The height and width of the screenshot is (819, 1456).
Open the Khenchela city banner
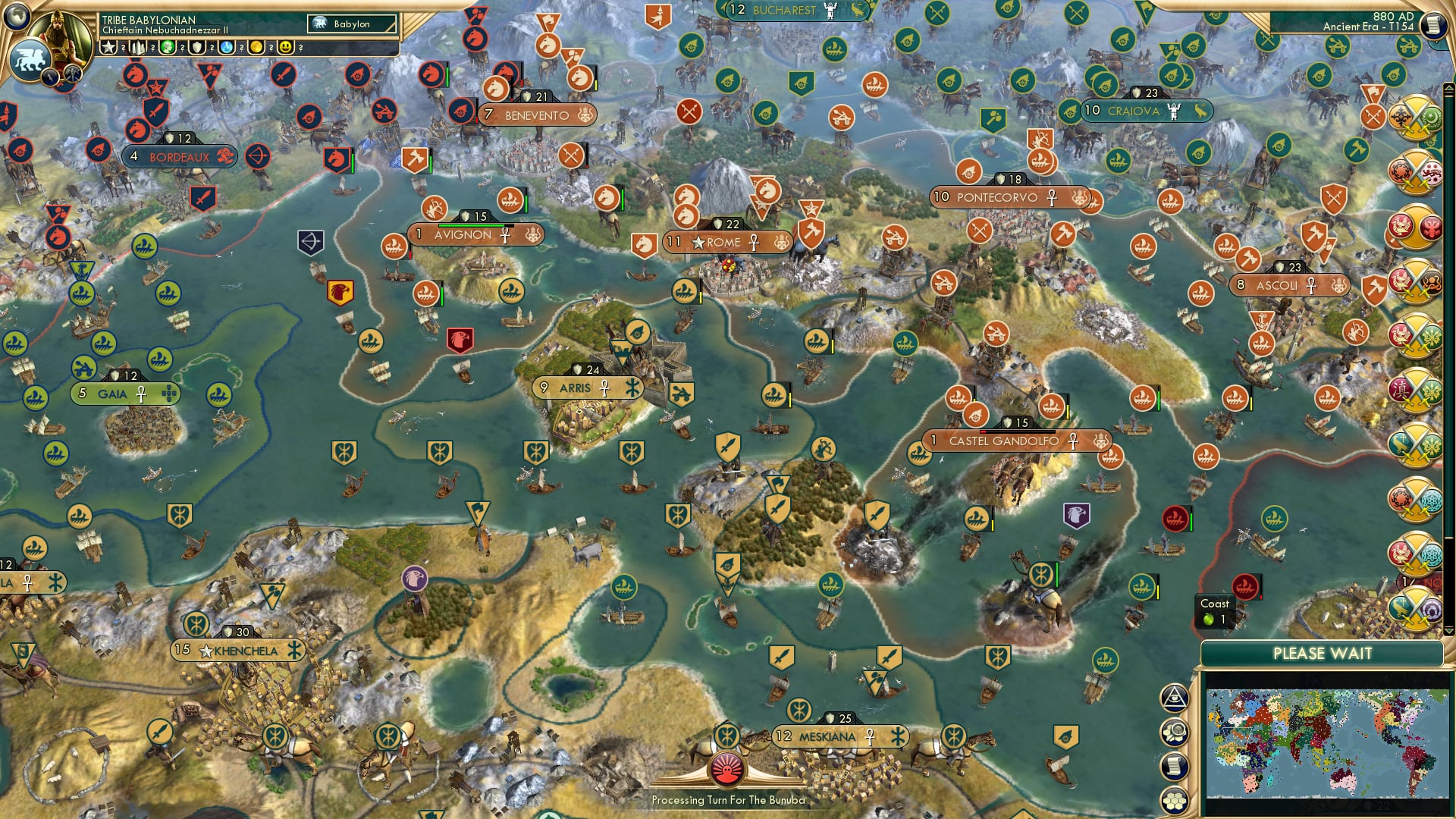(x=244, y=651)
